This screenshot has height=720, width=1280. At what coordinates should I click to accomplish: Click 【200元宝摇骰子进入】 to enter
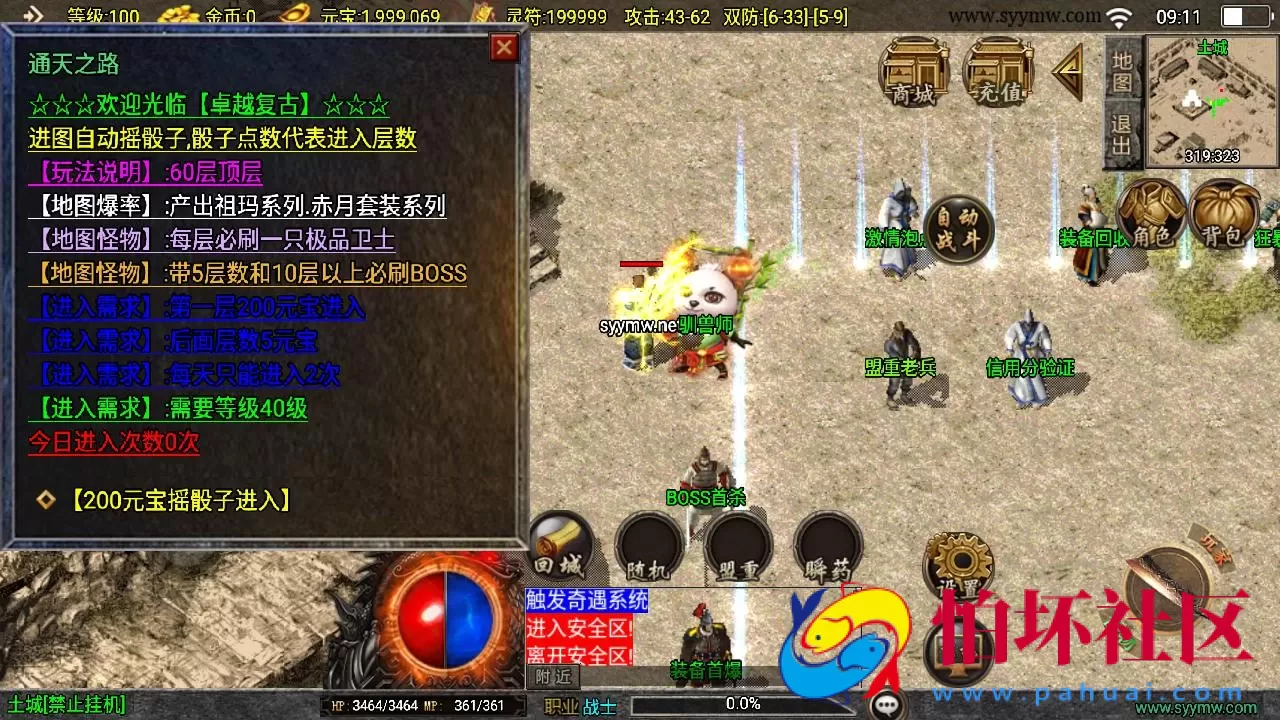[179, 501]
